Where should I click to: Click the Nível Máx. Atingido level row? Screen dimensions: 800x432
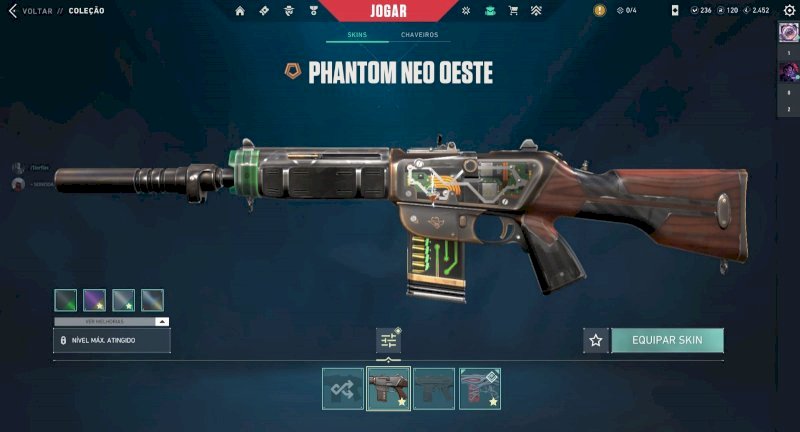(x=112, y=341)
